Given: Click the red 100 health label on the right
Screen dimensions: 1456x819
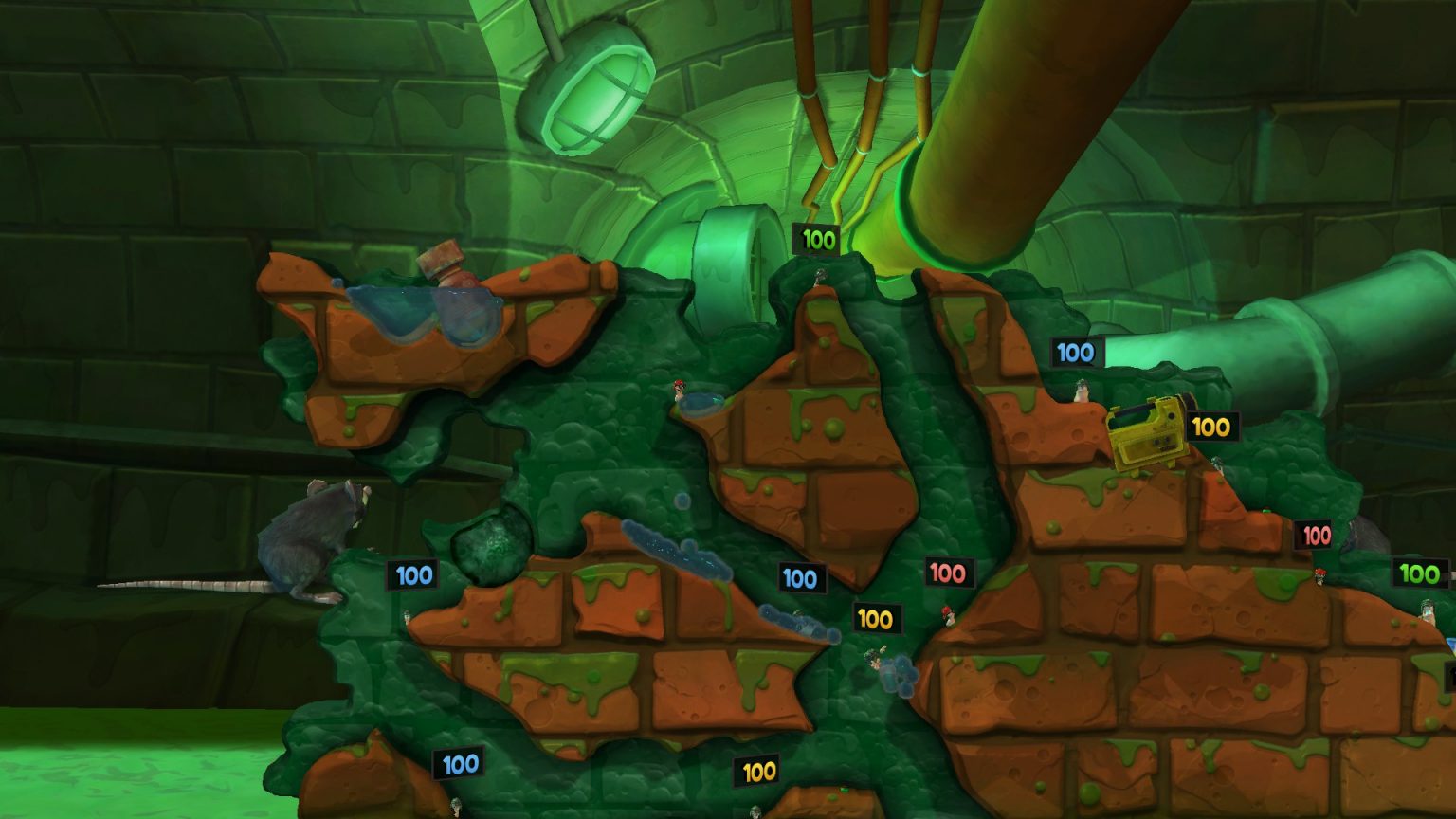Looking at the screenshot, I should pyautogui.click(x=1314, y=533).
